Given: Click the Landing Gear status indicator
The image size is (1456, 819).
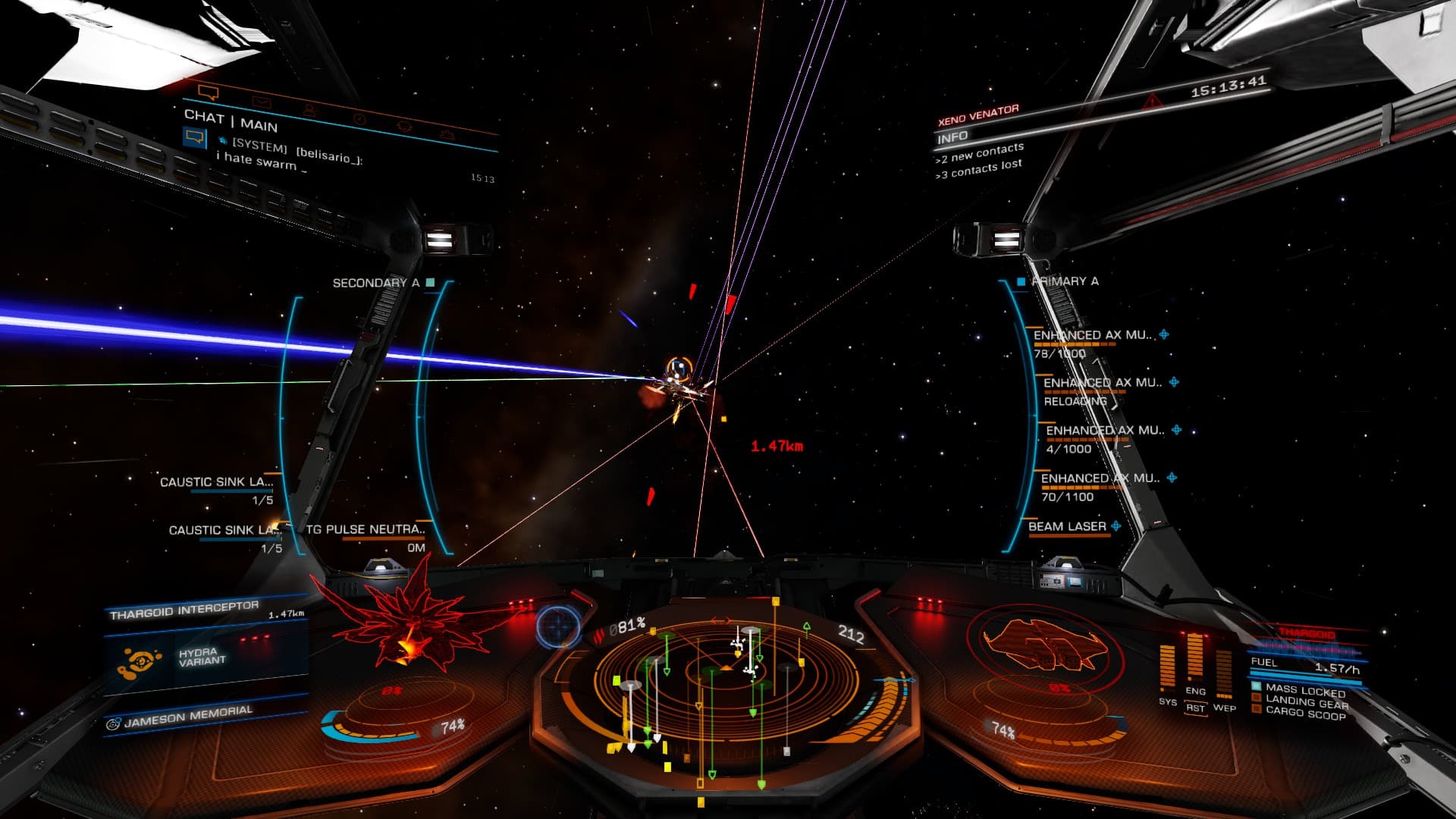Looking at the screenshot, I should [x=1306, y=703].
